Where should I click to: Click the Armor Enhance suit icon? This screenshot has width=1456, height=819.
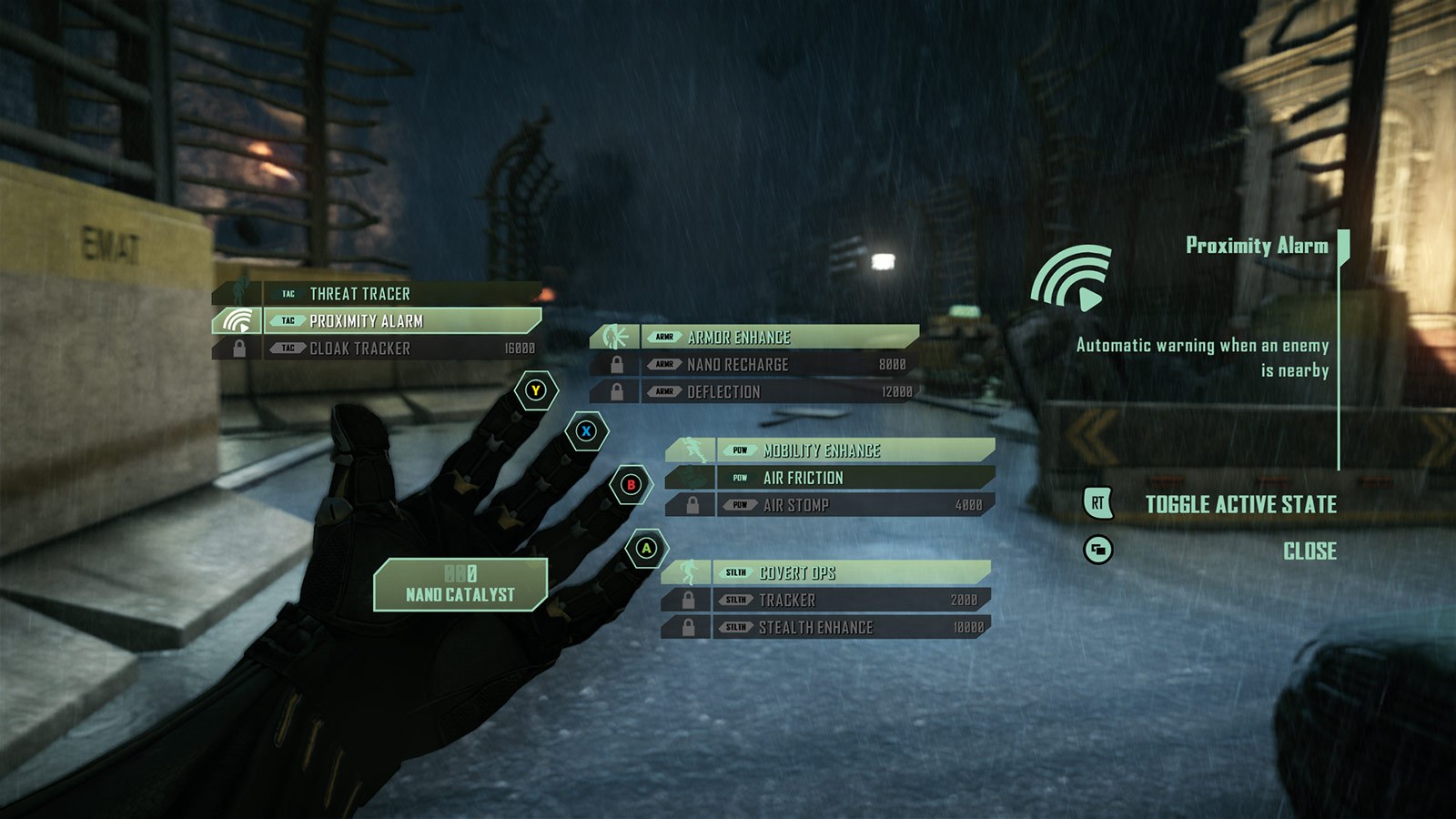pyautogui.click(x=618, y=336)
